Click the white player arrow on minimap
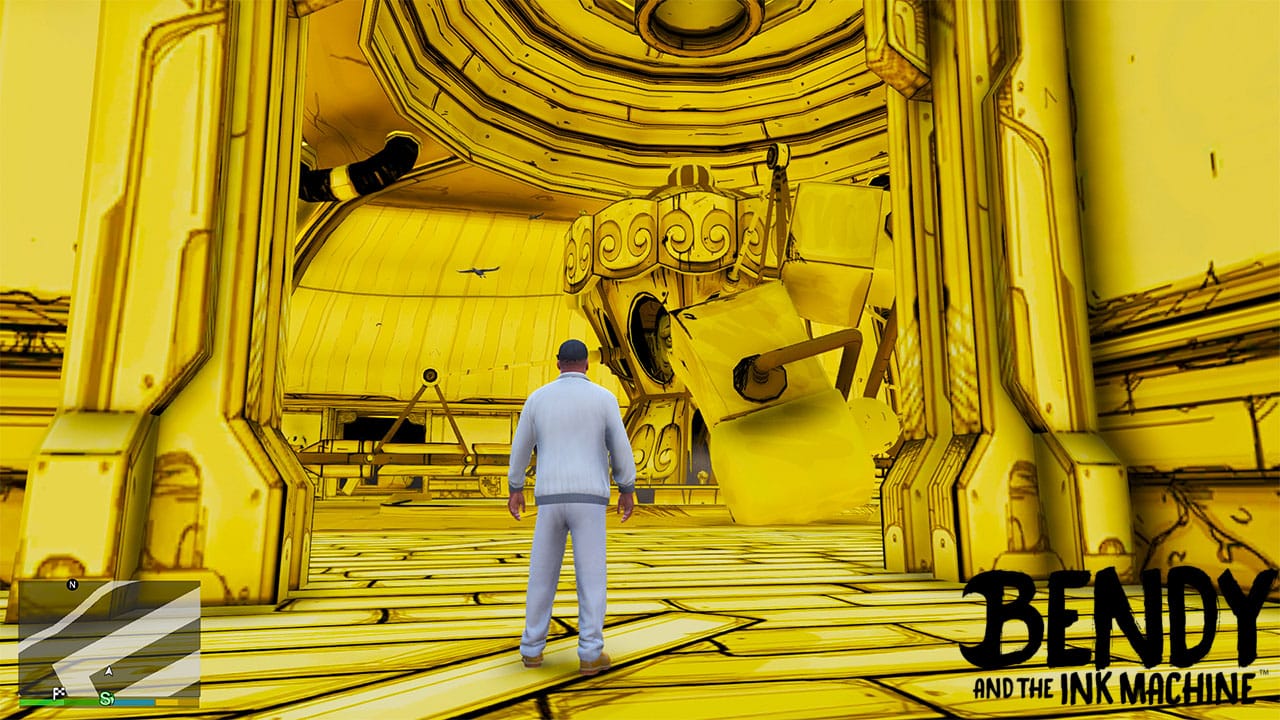The height and width of the screenshot is (720, 1280). tap(108, 671)
